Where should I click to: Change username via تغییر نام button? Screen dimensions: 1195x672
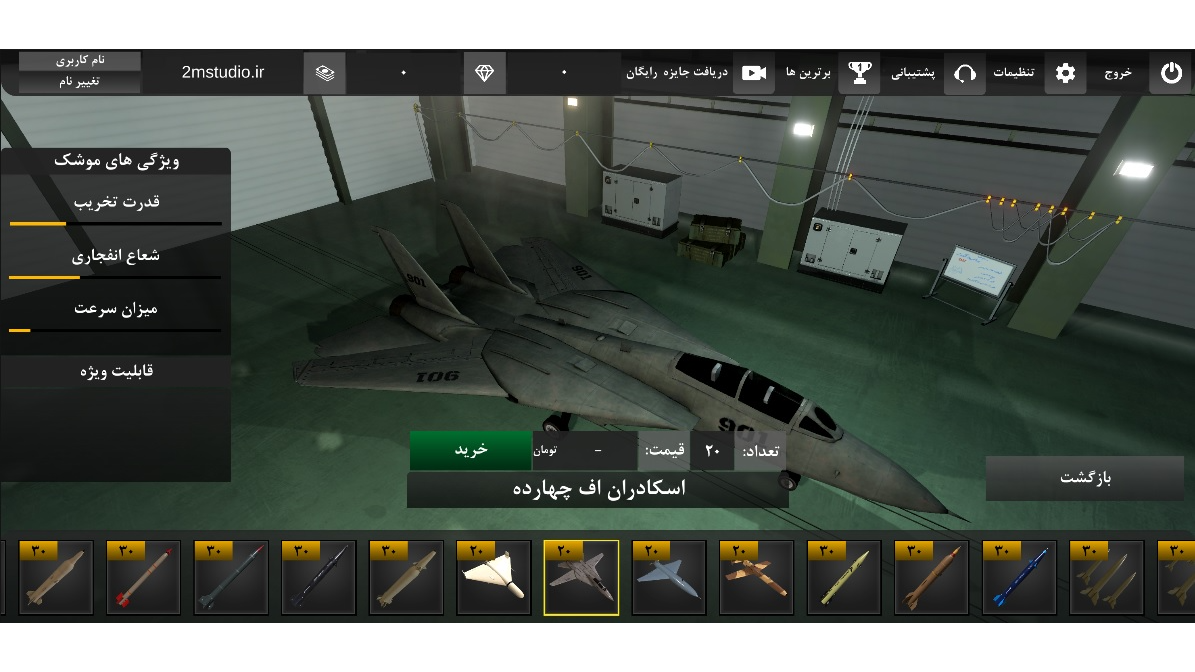pyautogui.click(x=80, y=82)
